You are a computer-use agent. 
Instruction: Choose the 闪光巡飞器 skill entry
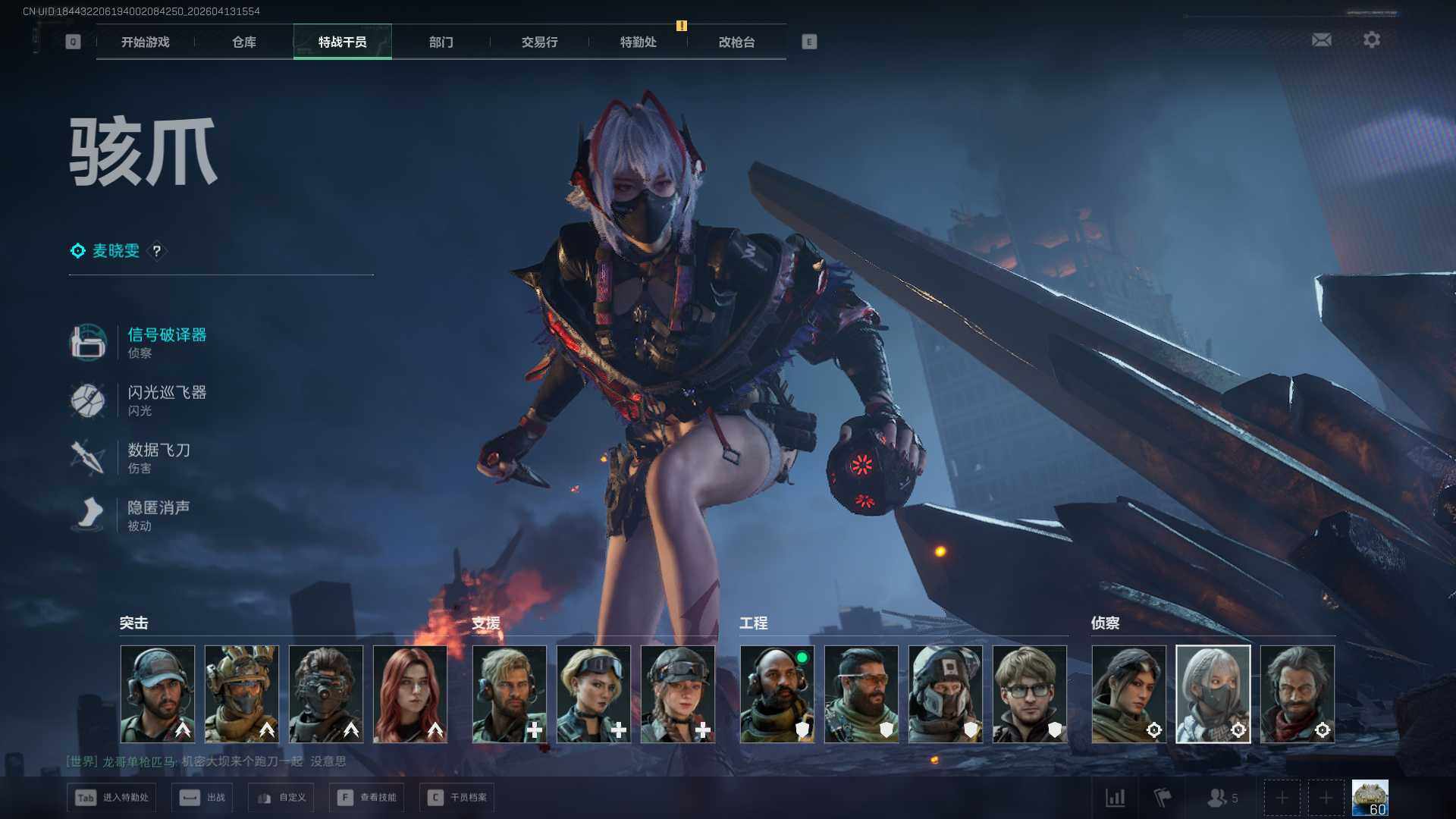click(x=166, y=400)
